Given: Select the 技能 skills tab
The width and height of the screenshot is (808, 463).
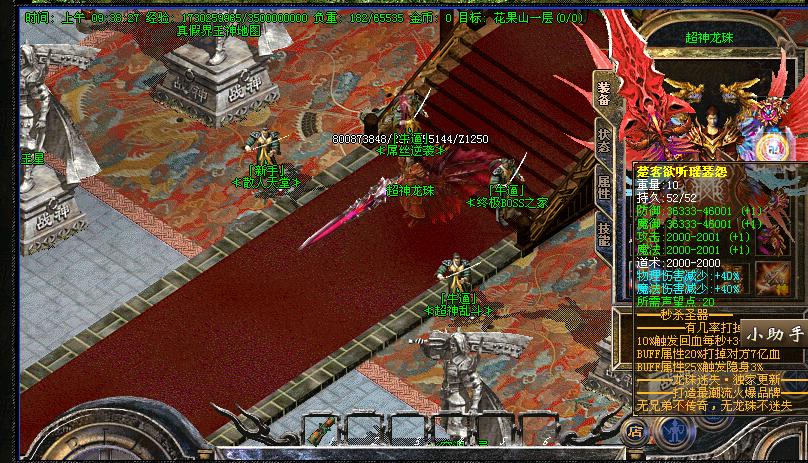Looking at the screenshot, I should click(604, 234).
